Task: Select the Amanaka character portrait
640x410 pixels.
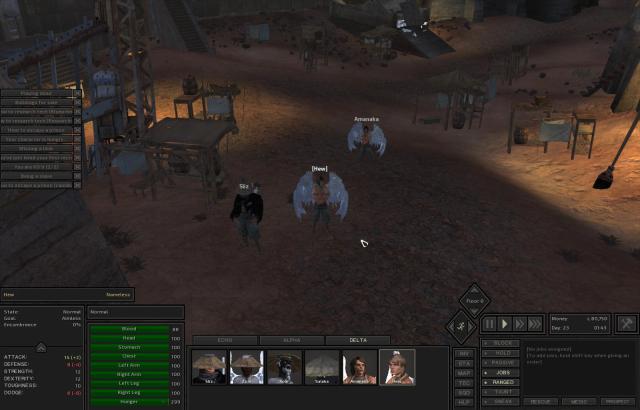Action: pos(360,366)
